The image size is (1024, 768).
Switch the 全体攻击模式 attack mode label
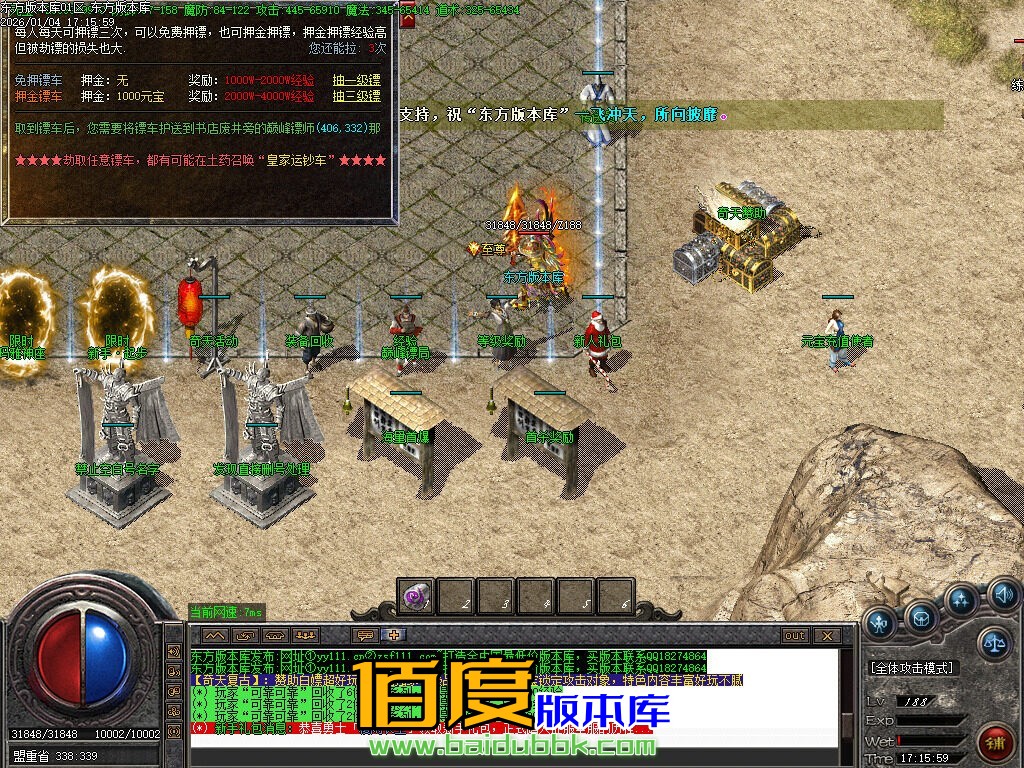pos(912,667)
